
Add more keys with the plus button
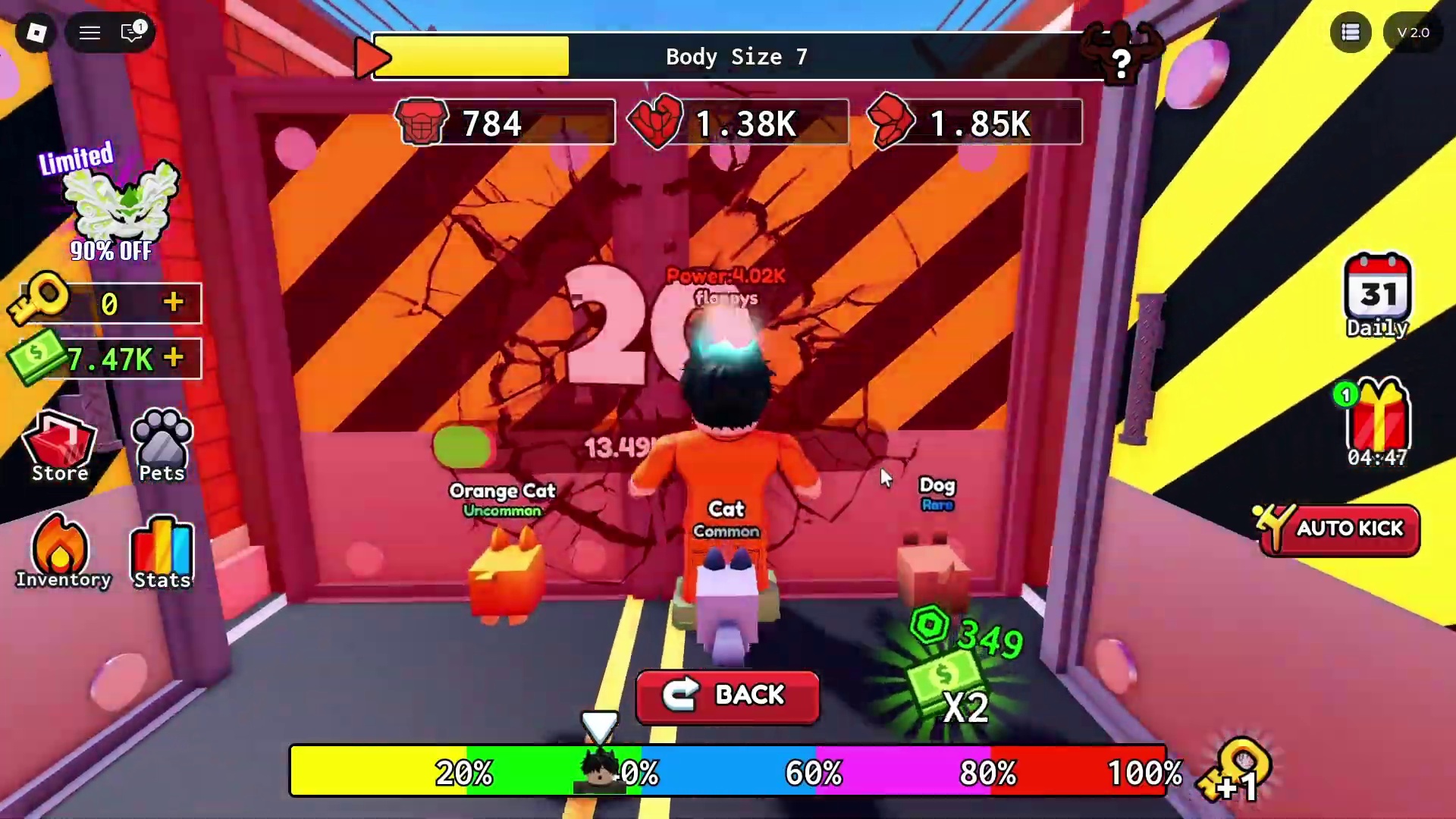pyautogui.click(x=174, y=303)
